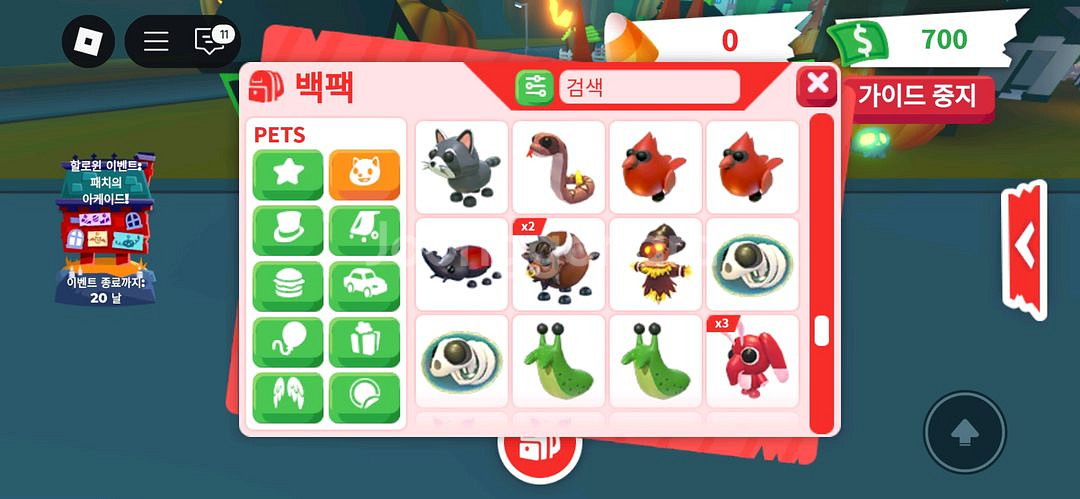This screenshot has width=1080, height=499.
Task: Open the top hat pet wear category
Action: click(x=288, y=231)
